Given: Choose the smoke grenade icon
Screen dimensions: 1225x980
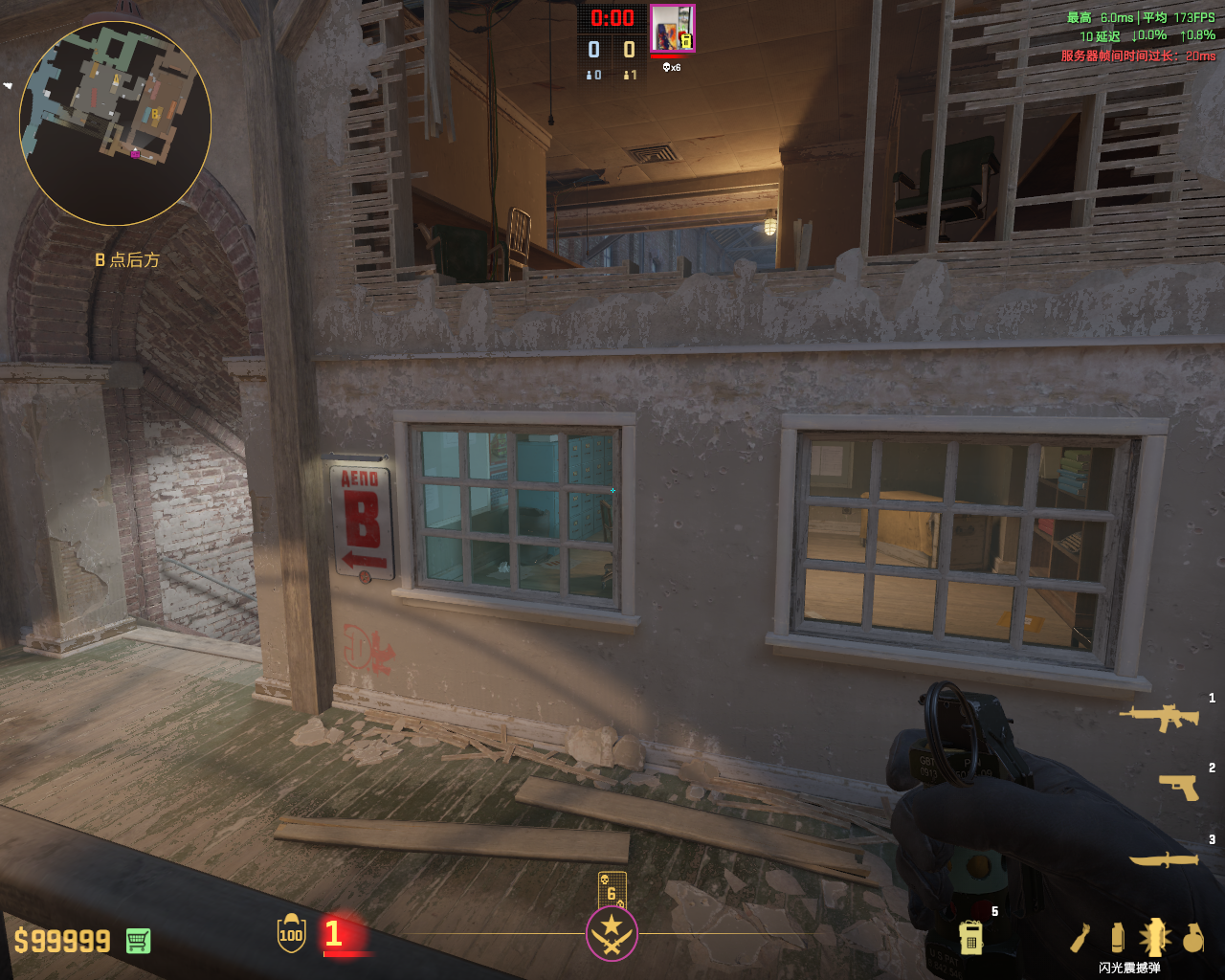Looking at the screenshot, I should click(1117, 938).
